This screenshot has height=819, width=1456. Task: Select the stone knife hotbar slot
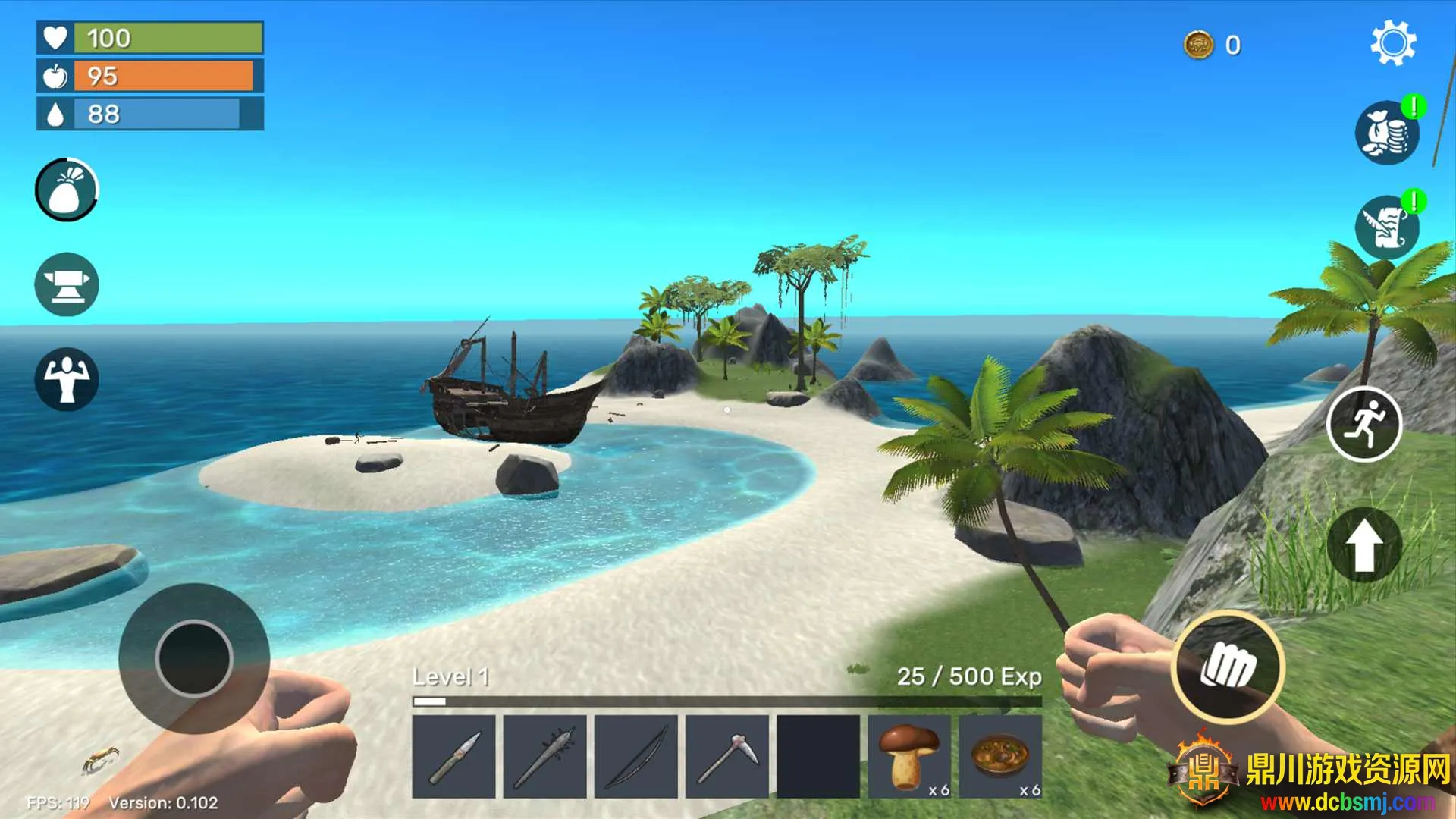click(x=453, y=756)
